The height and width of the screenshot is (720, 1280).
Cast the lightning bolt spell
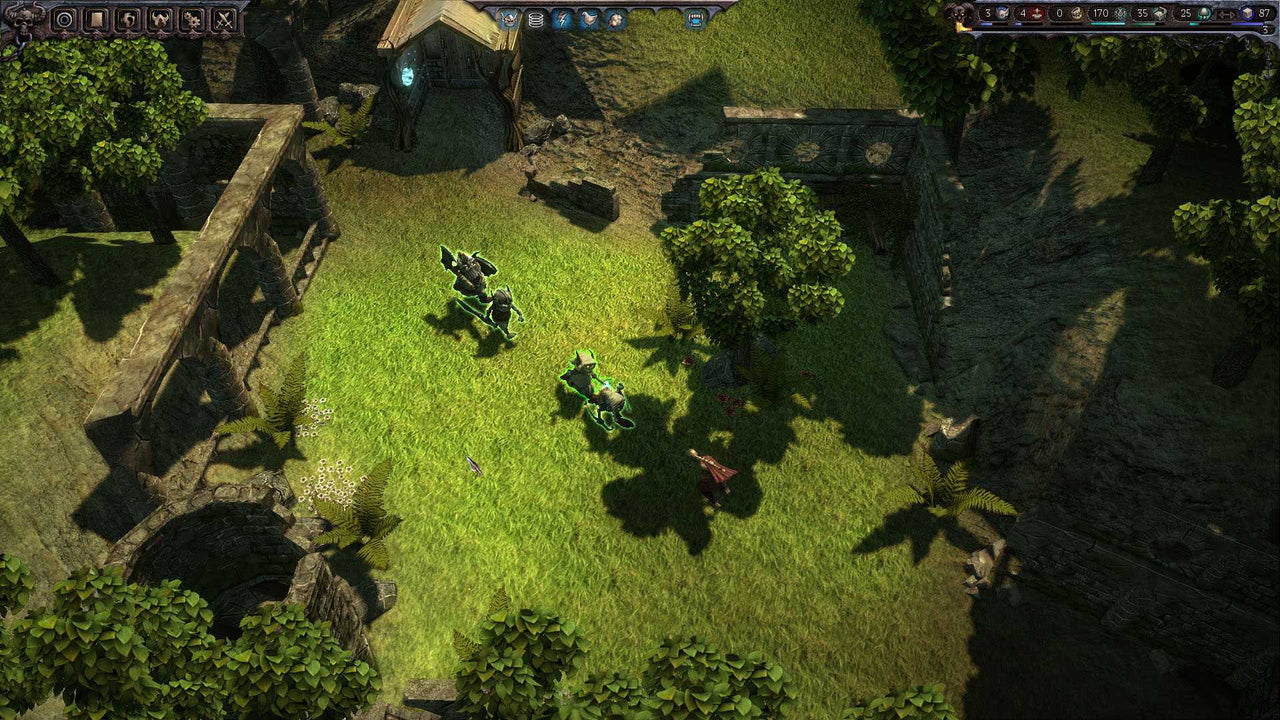tap(562, 18)
